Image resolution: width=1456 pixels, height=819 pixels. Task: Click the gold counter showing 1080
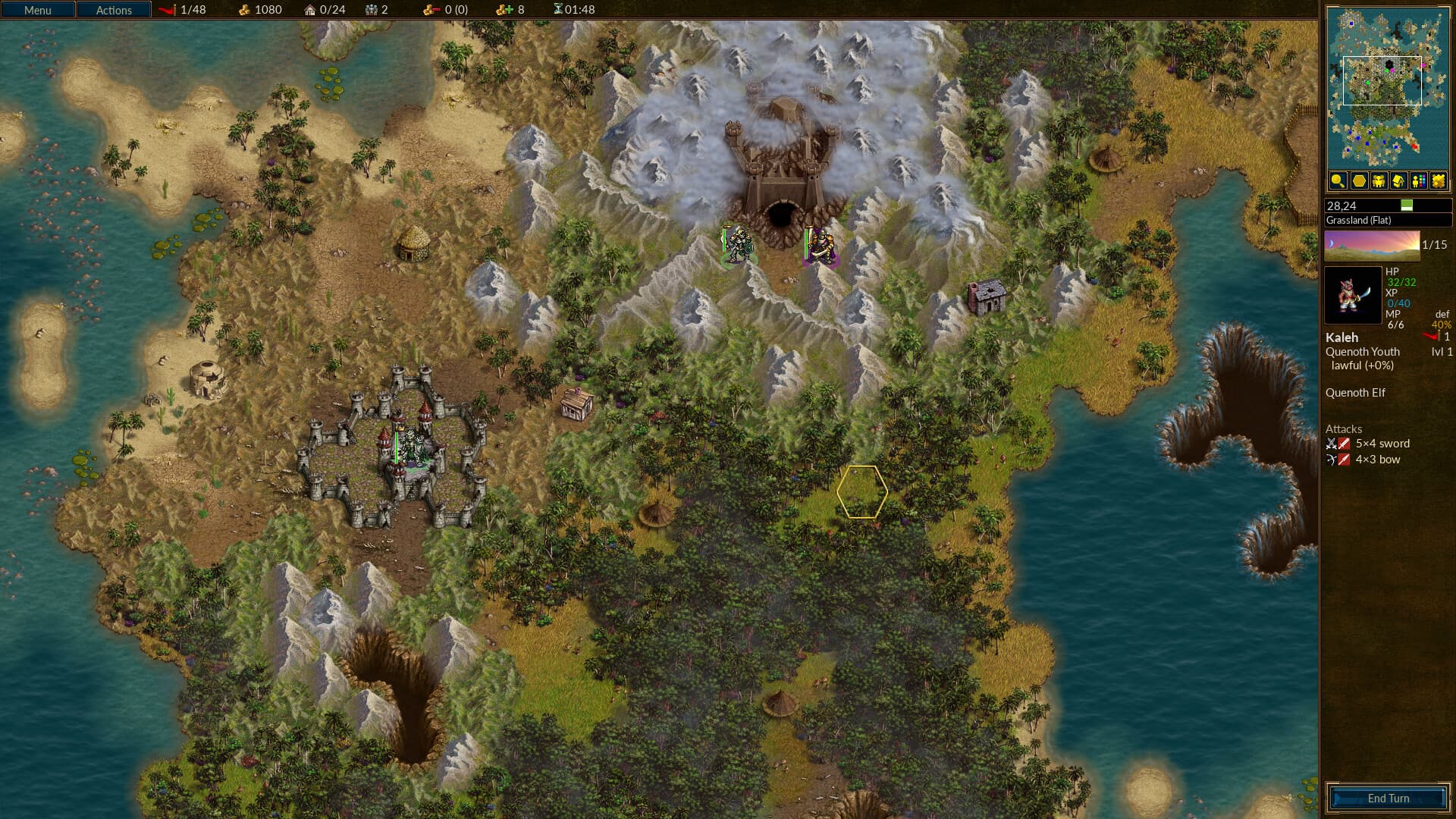(260, 10)
